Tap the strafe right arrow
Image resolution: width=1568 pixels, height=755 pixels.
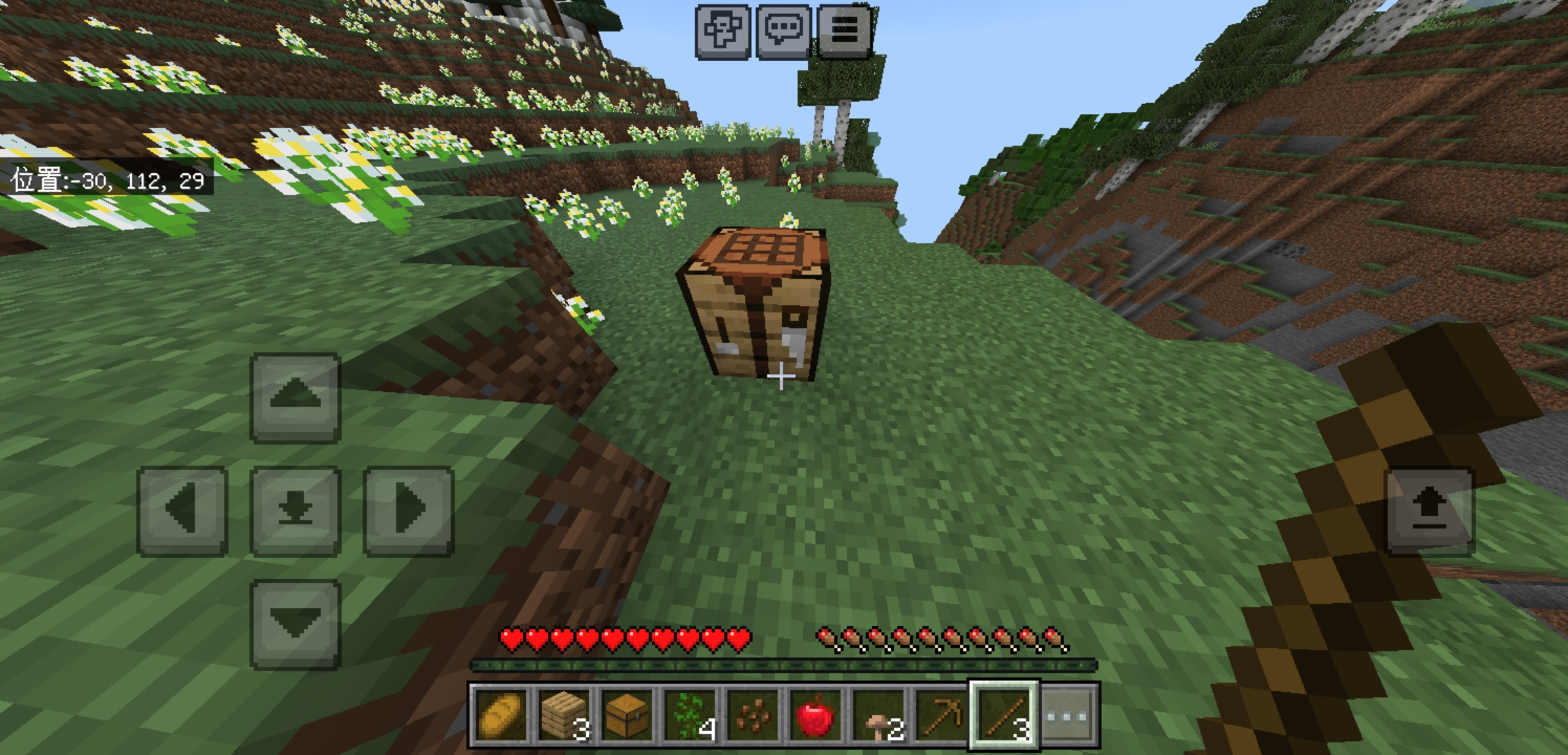(409, 511)
